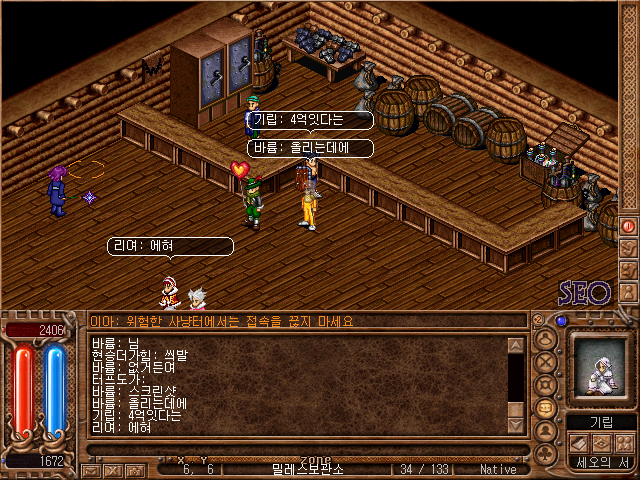Click the top round head-silhouette button
Image resolution: width=640 pixels, height=480 pixels.
click(546, 338)
